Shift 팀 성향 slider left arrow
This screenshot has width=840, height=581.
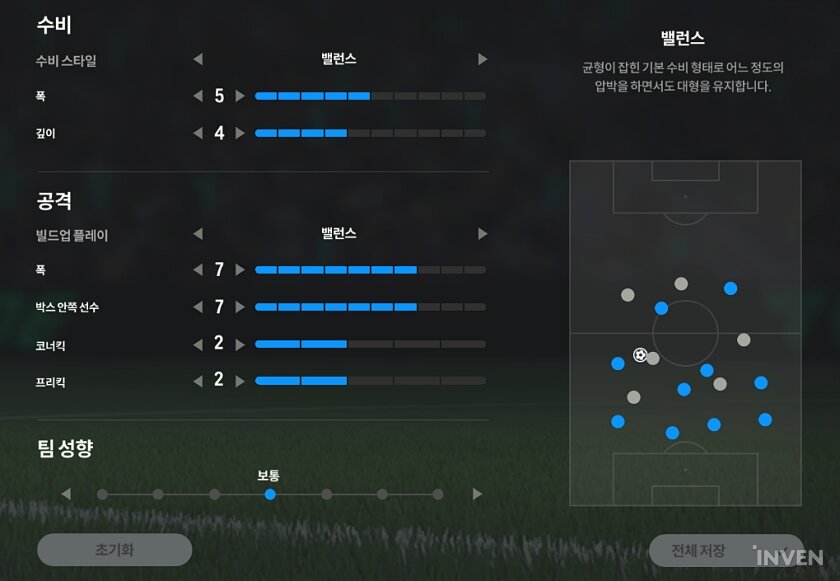(x=66, y=494)
